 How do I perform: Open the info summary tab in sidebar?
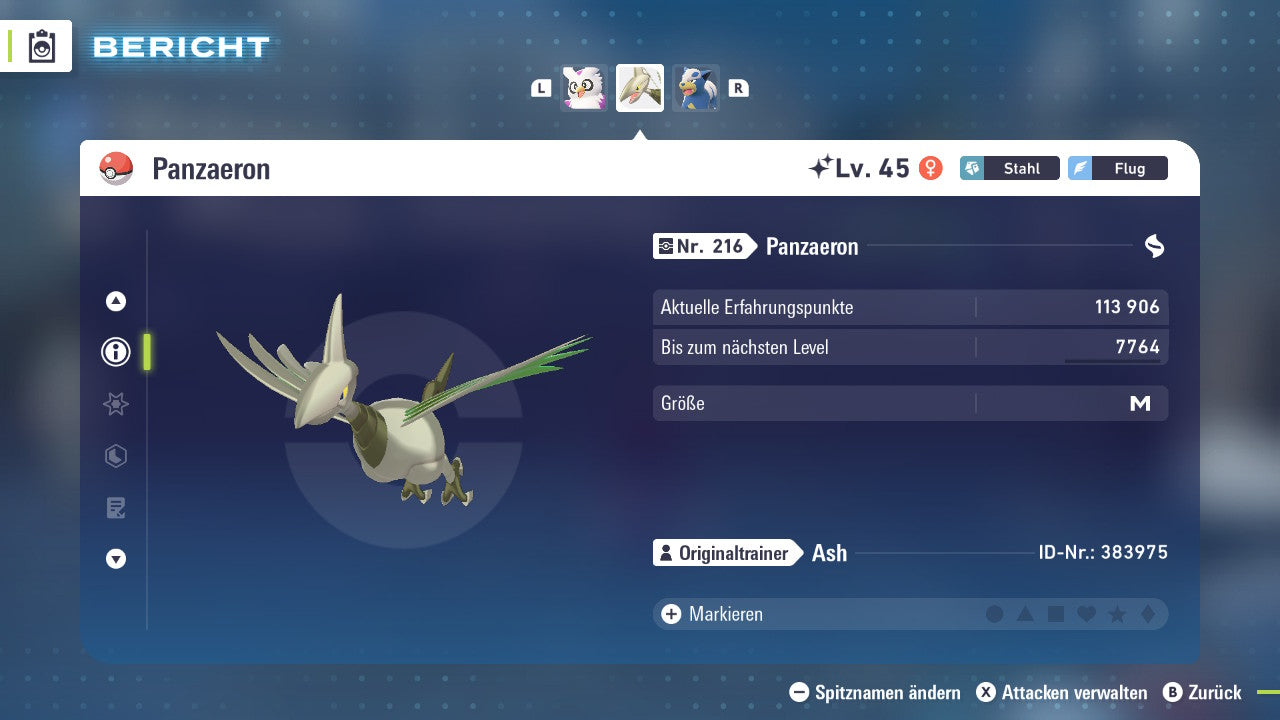pyautogui.click(x=115, y=352)
